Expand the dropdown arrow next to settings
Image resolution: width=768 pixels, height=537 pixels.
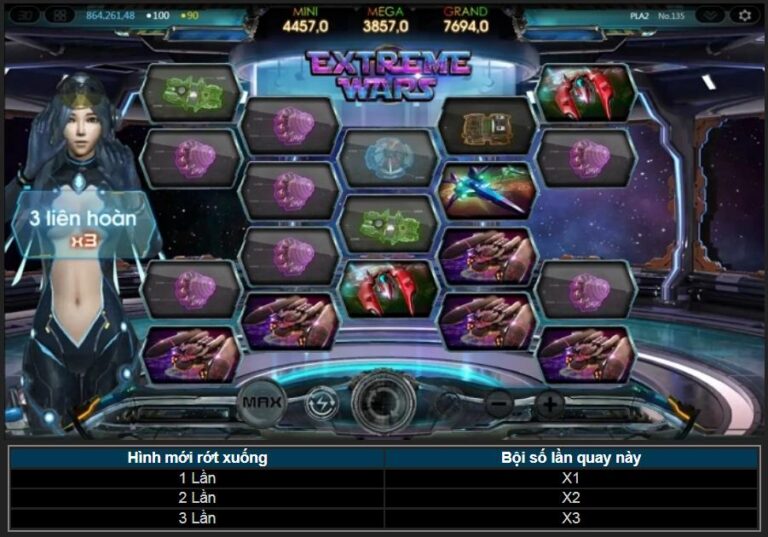click(709, 15)
